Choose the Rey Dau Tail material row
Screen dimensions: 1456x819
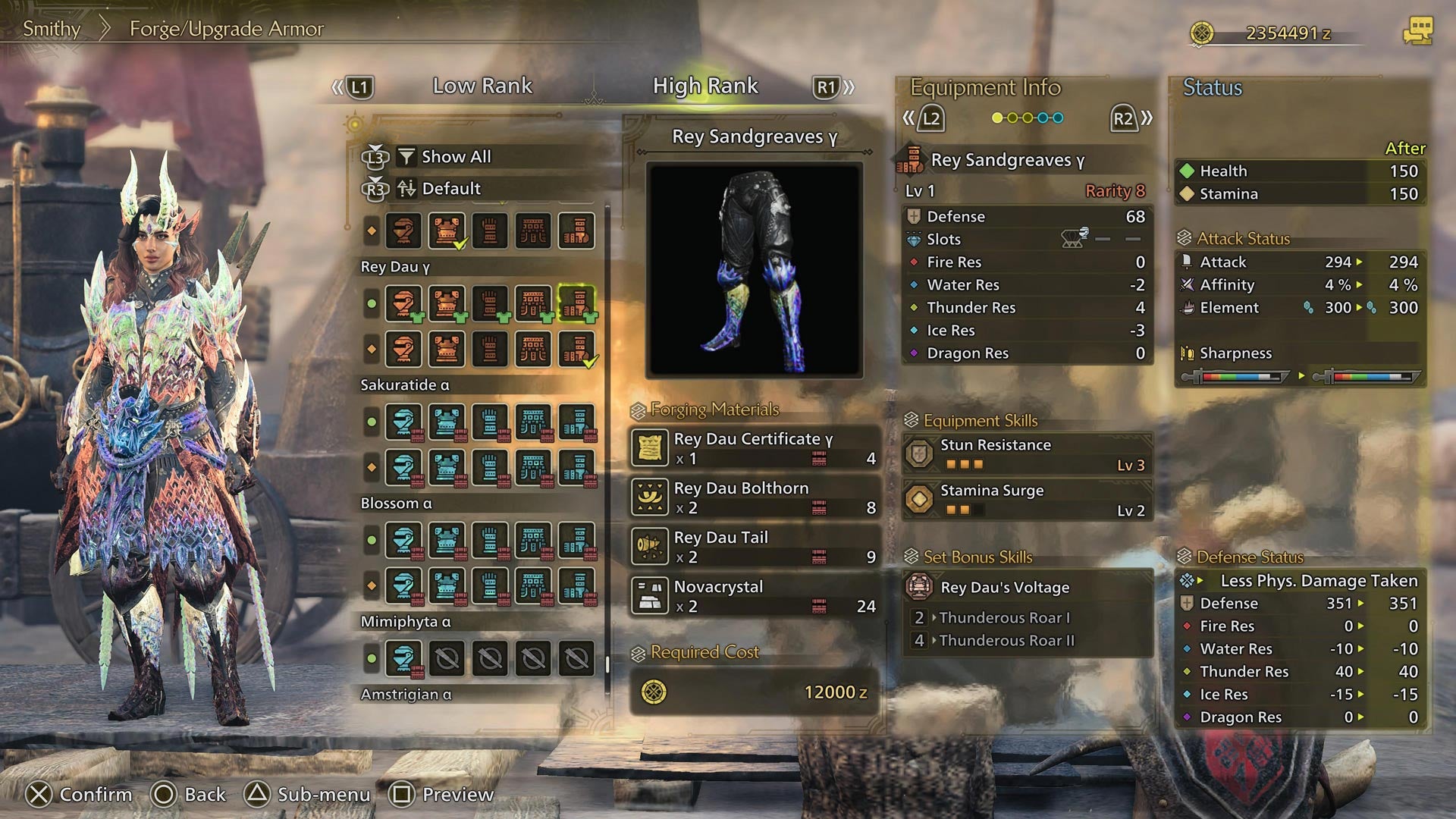(x=755, y=547)
